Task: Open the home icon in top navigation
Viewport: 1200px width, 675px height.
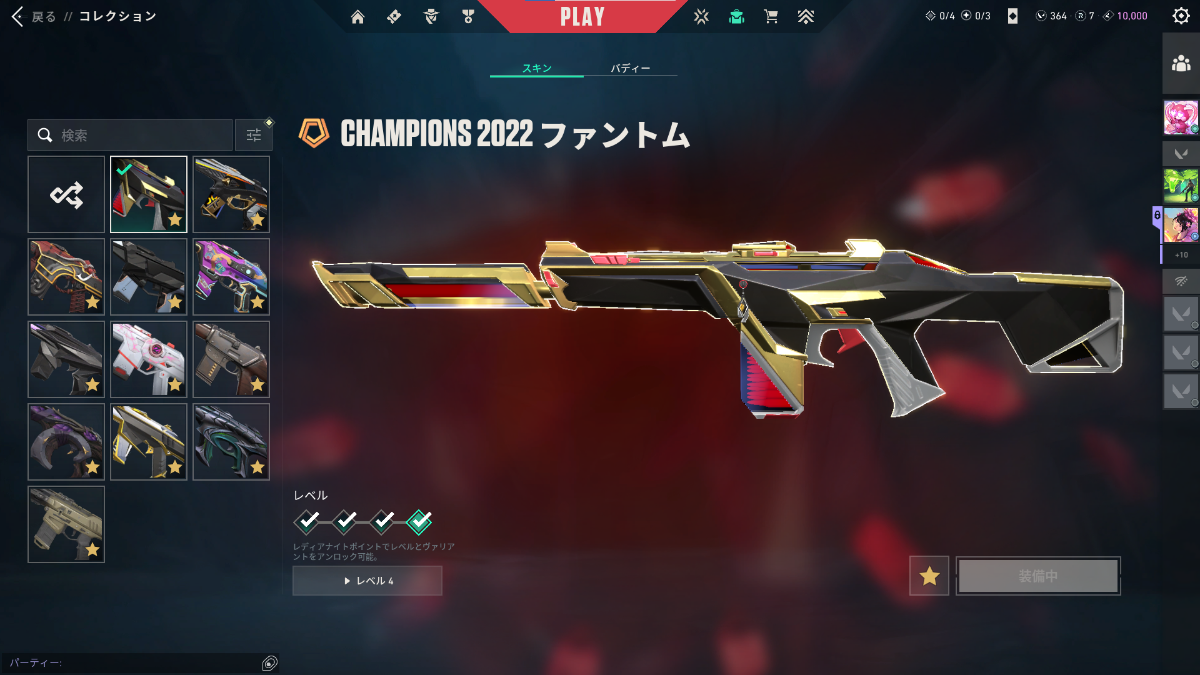Action: click(358, 16)
